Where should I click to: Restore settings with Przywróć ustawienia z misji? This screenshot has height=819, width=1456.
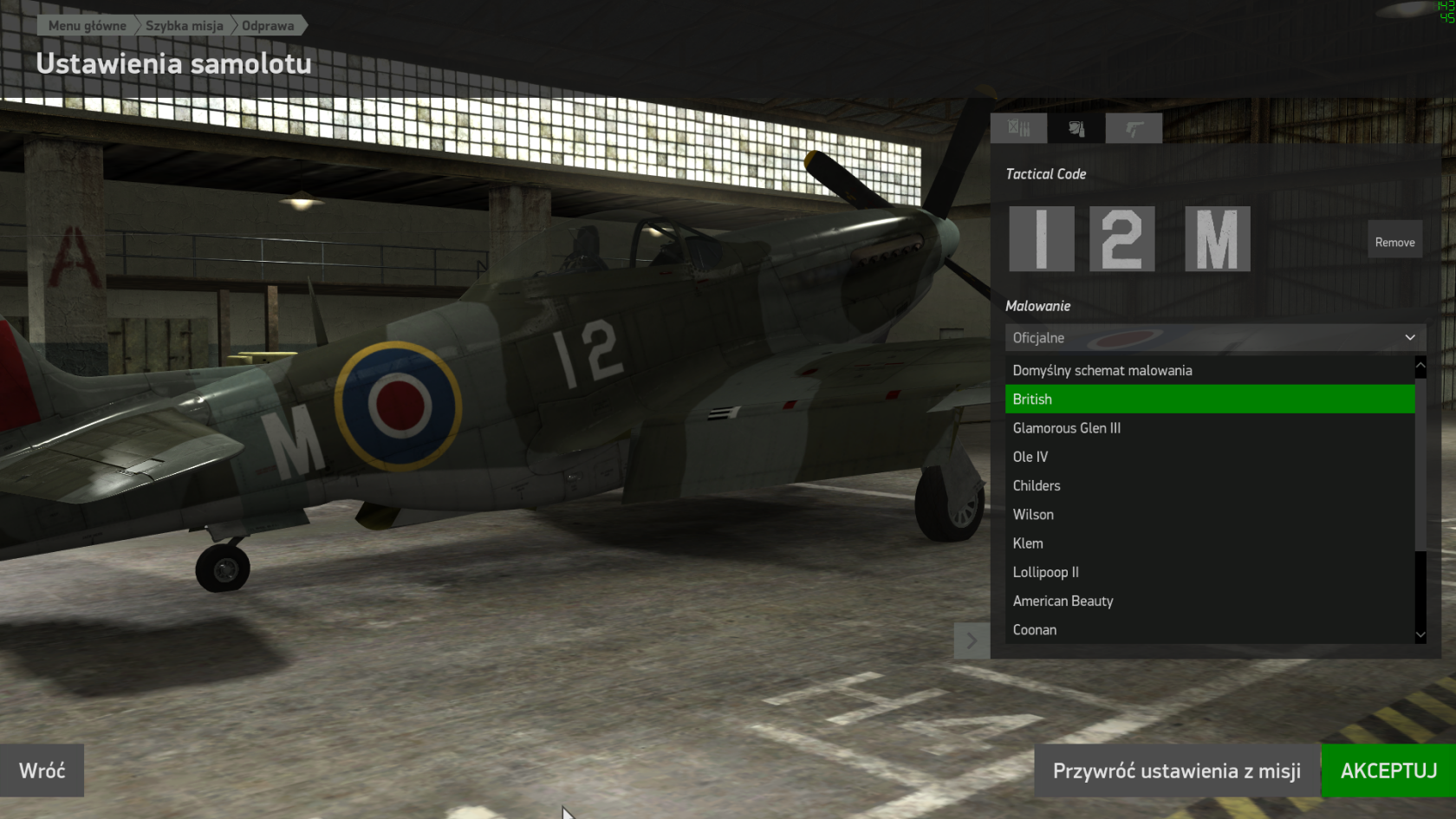coord(1176,770)
